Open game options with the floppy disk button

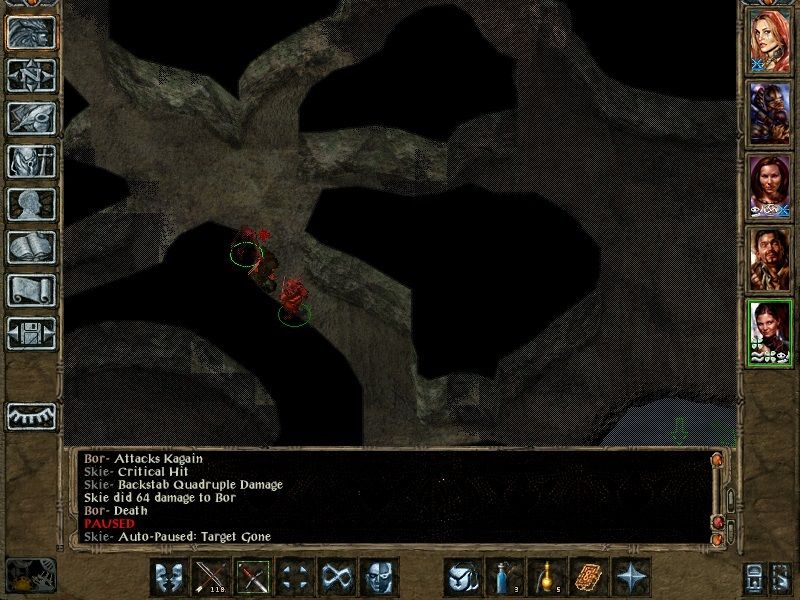coord(31,333)
